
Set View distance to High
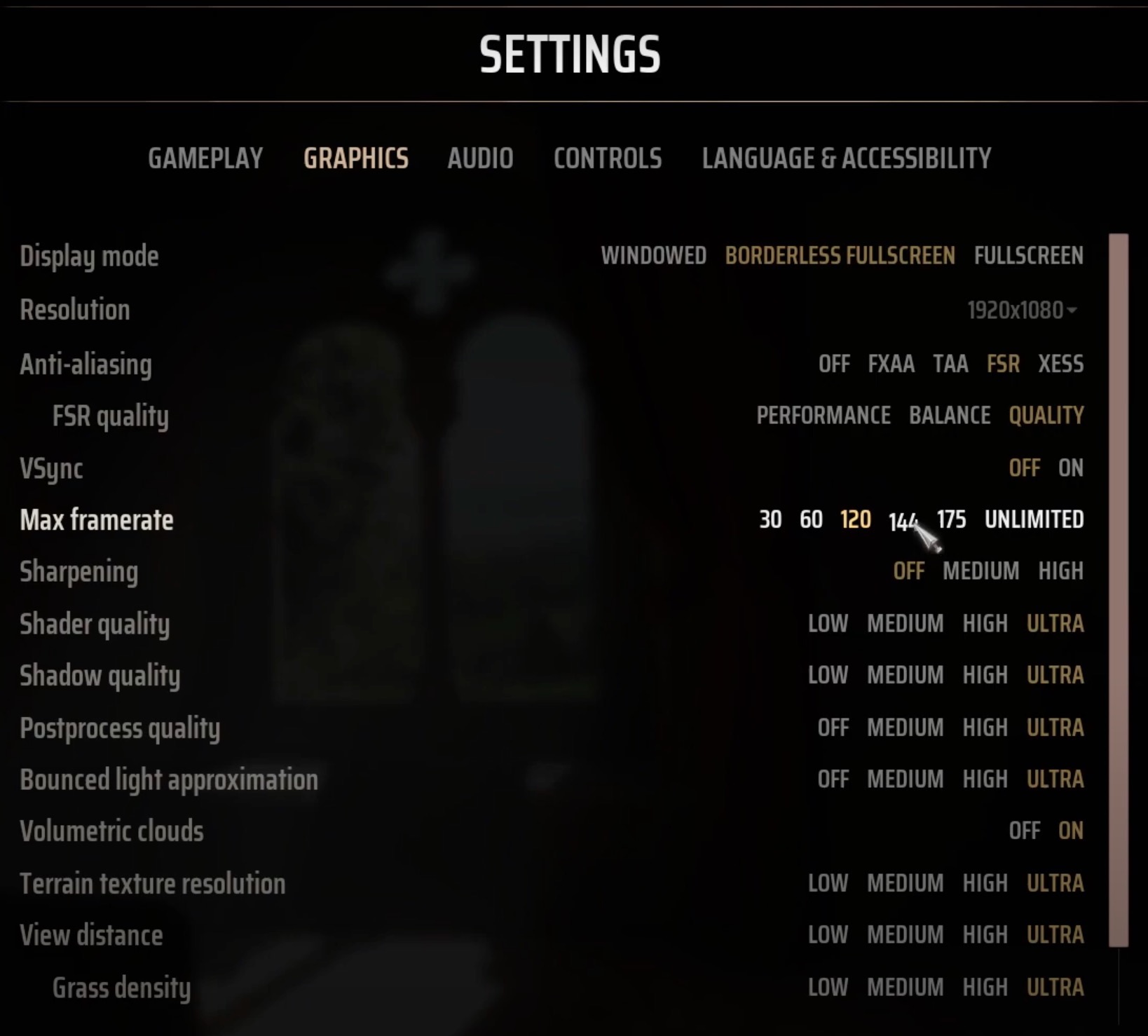985,934
